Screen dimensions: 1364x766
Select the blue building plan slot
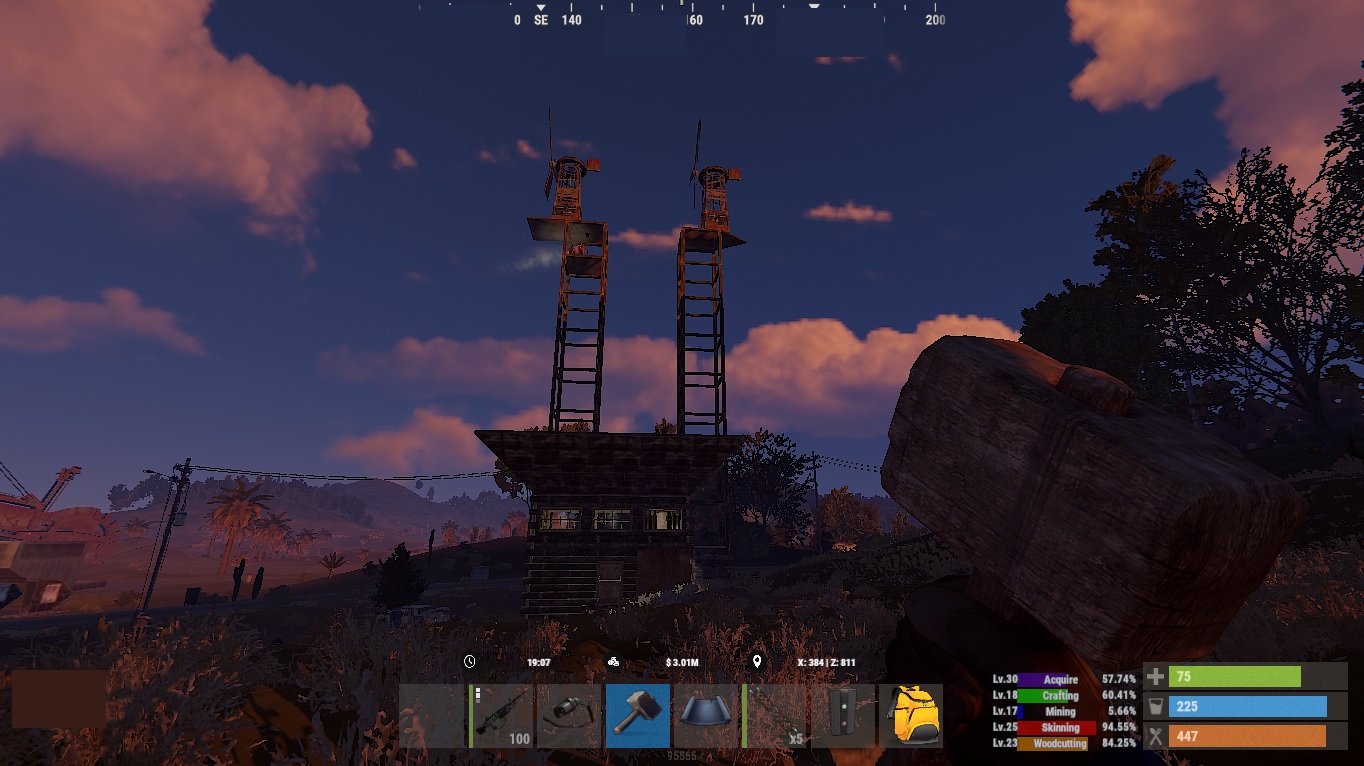pyautogui.click(x=706, y=715)
